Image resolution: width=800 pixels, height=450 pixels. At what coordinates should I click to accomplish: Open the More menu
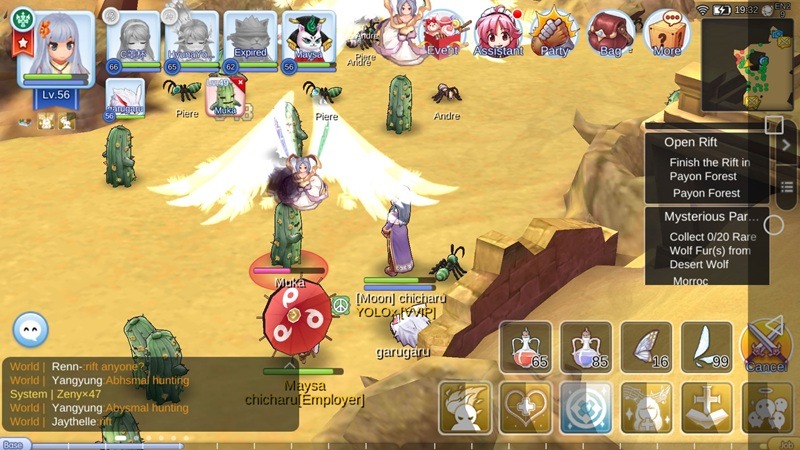(667, 34)
